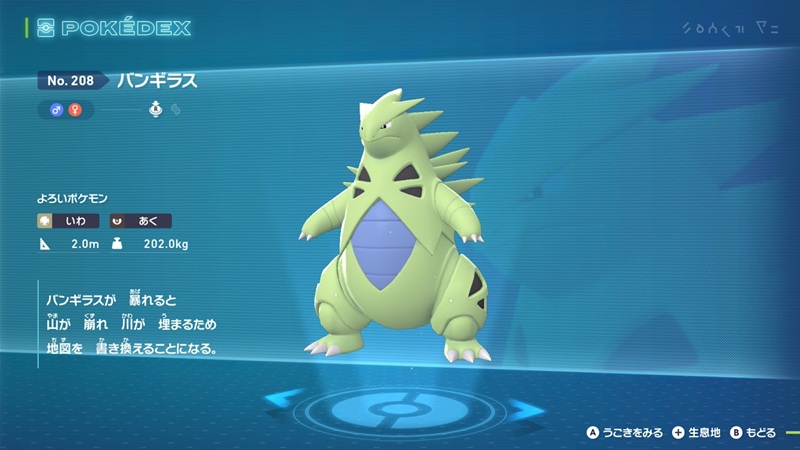Select the male gender icon
The width and height of the screenshot is (800, 450).
(x=58, y=109)
